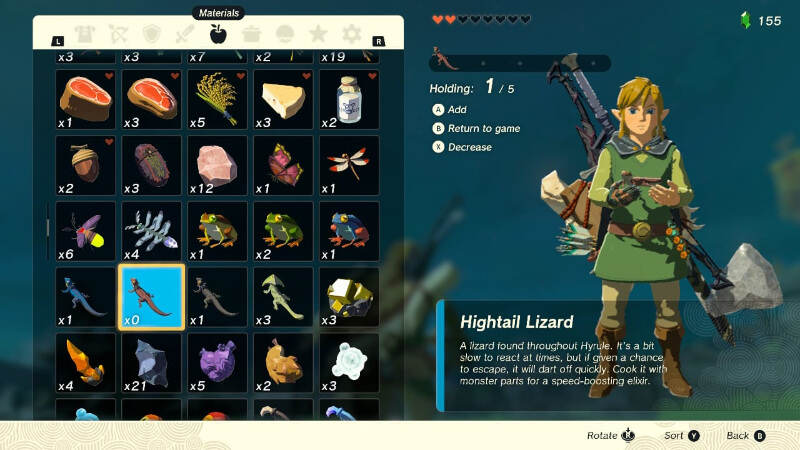Image resolution: width=800 pixels, height=450 pixels.
Task: Select the glowing firefly slot
Action: tap(85, 231)
